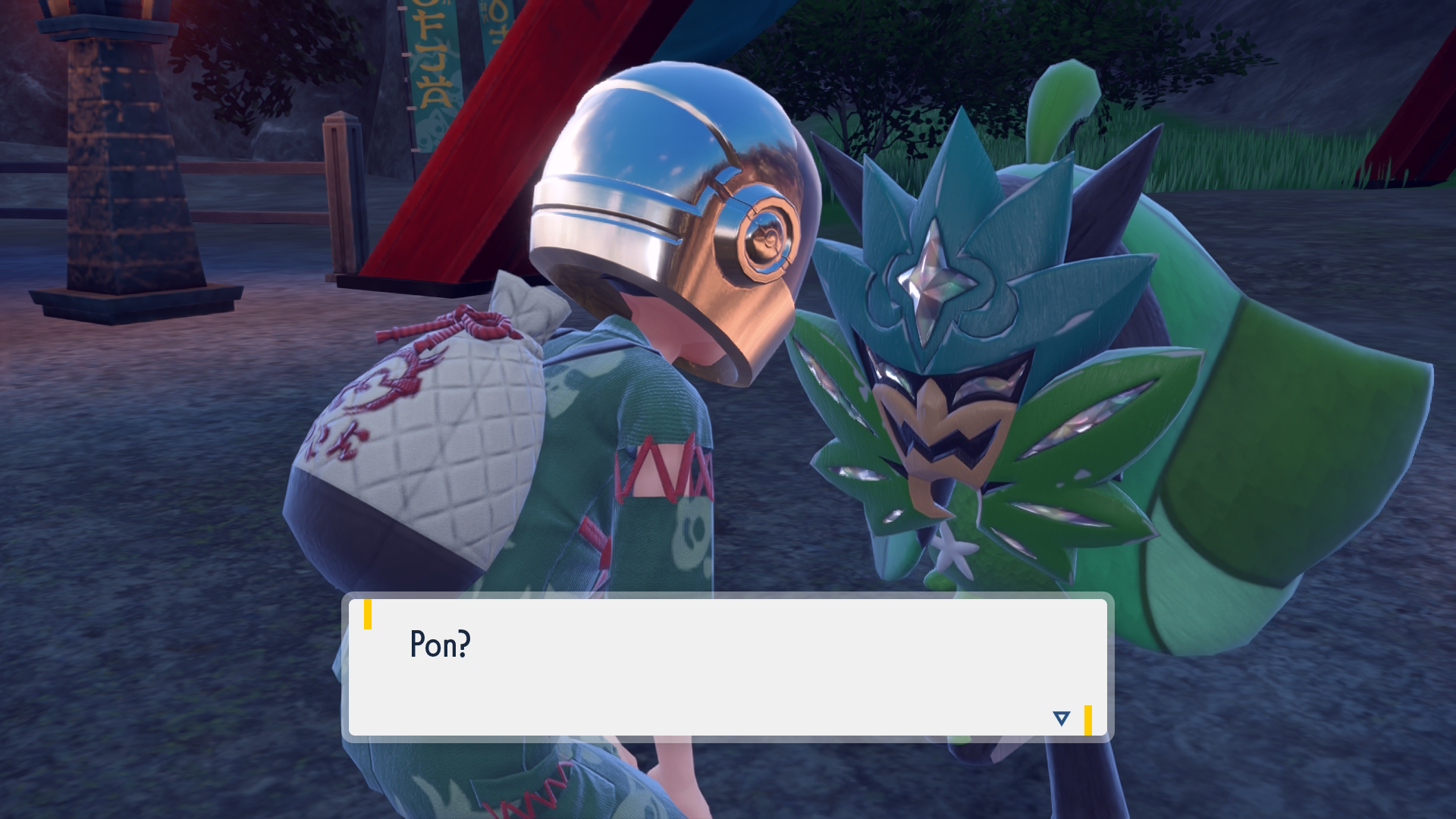Click the 'Pon?' dialogue box
This screenshot has height=819, width=1456.
(726, 667)
